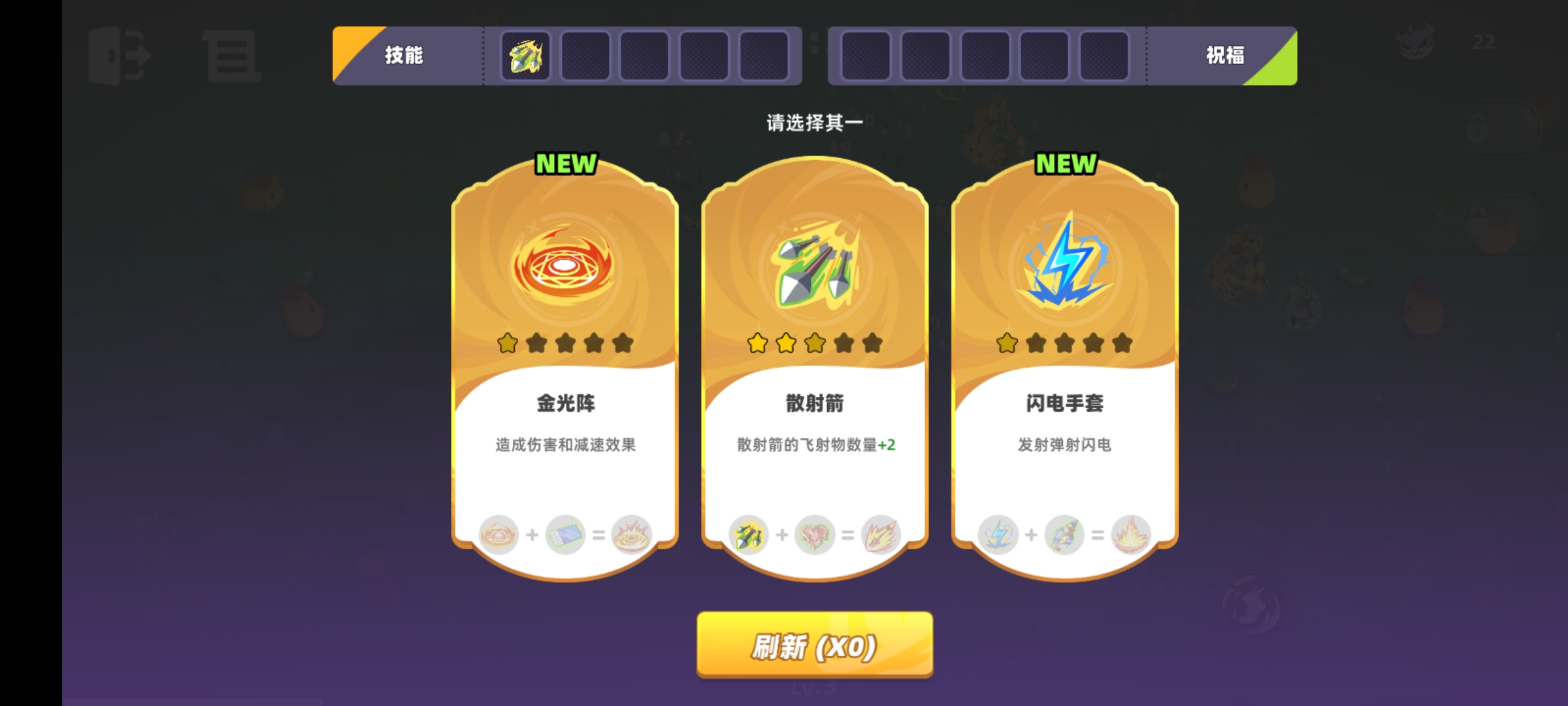
Task: Click the star rating row on the 散射箭 card
Action: tap(812, 341)
